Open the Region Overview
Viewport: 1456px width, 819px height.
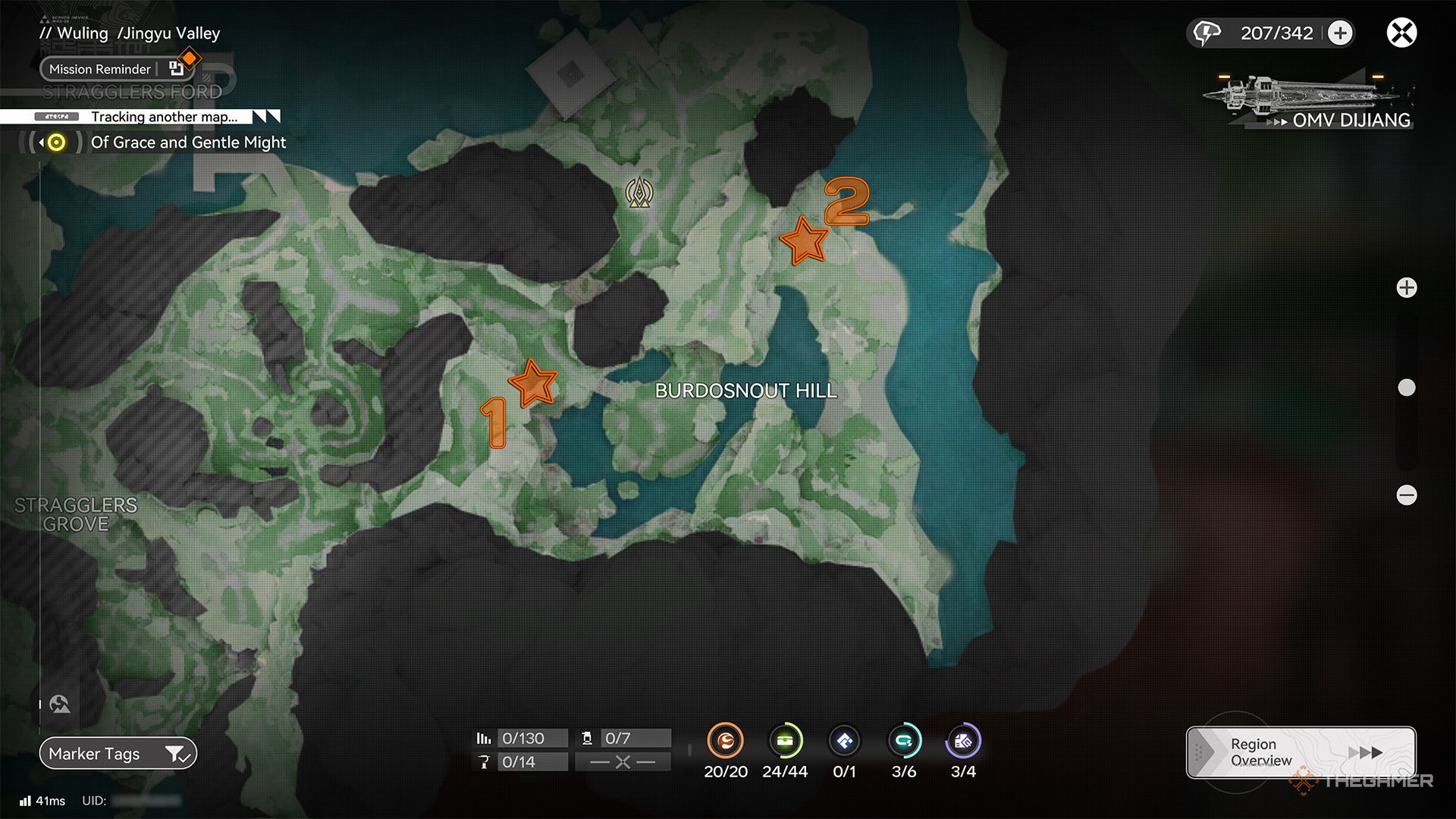point(1301,752)
